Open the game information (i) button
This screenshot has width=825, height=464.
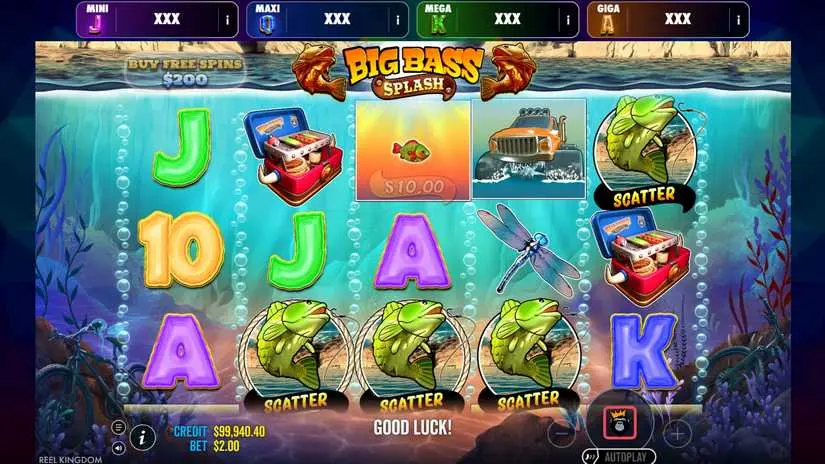point(142,436)
